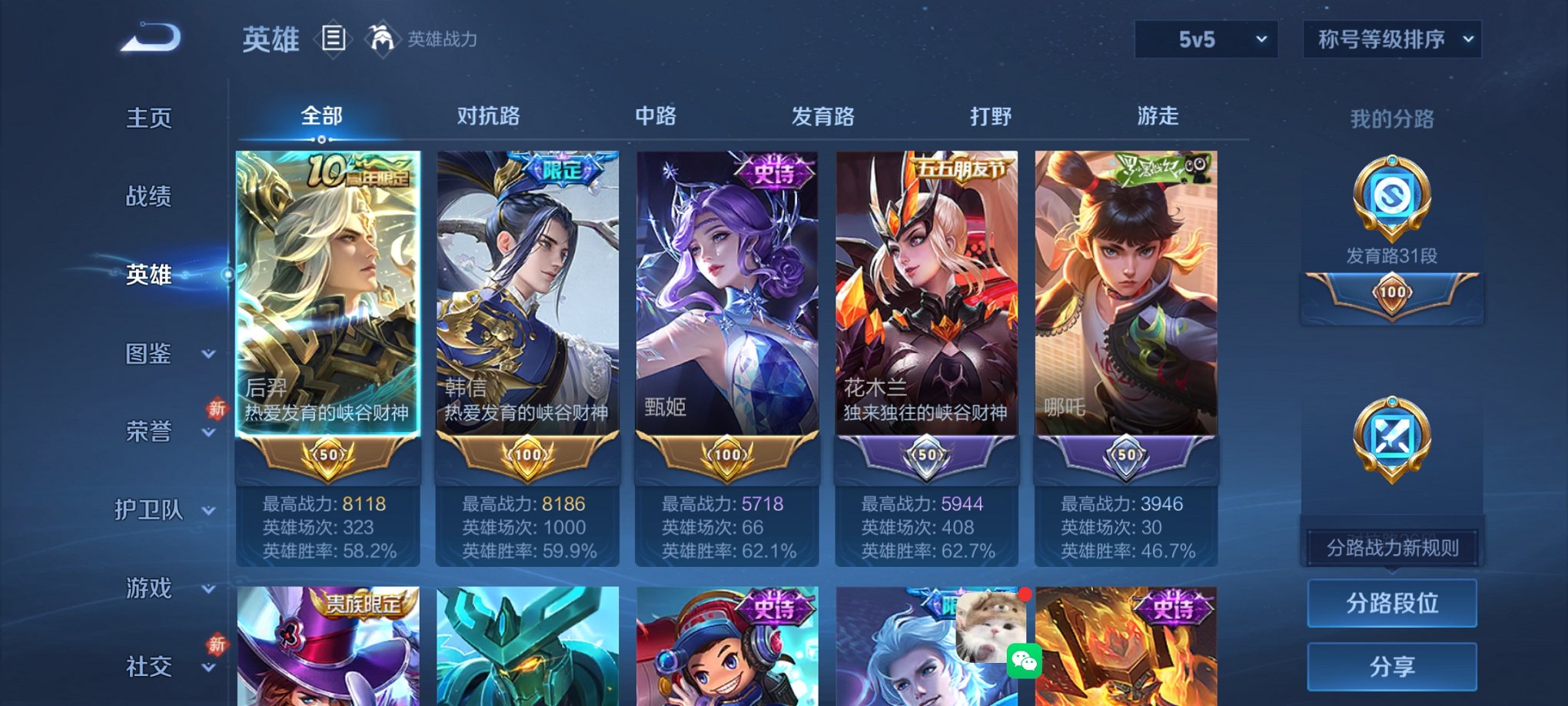Open the hero list scroll icon beside 英雄
The image size is (1568, 706).
point(334,40)
